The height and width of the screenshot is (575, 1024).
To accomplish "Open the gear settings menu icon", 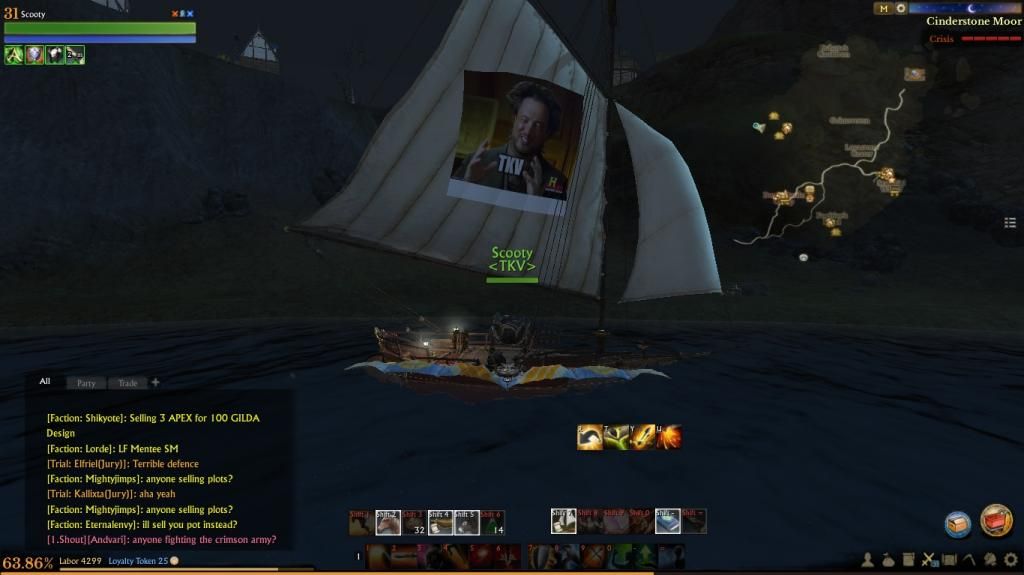I will click(1010, 560).
